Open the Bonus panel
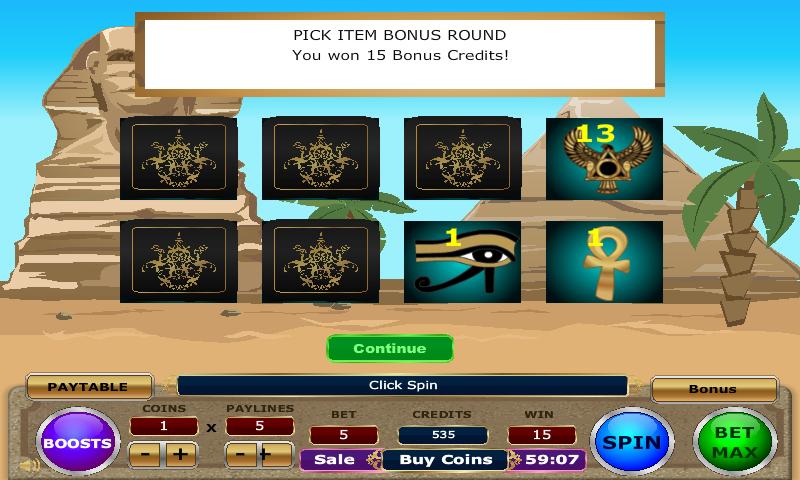 tap(713, 389)
